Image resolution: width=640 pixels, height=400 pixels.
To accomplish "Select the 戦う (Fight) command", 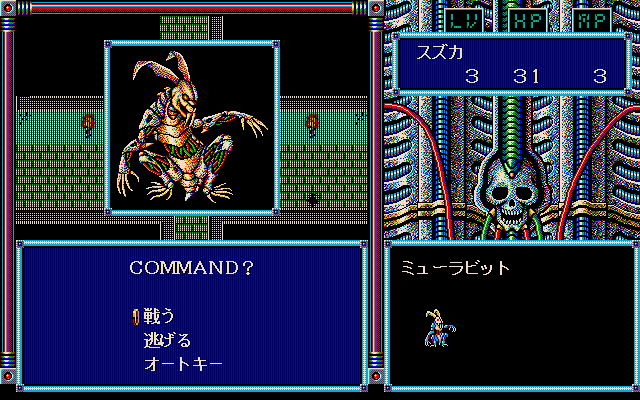I will [x=159, y=316].
